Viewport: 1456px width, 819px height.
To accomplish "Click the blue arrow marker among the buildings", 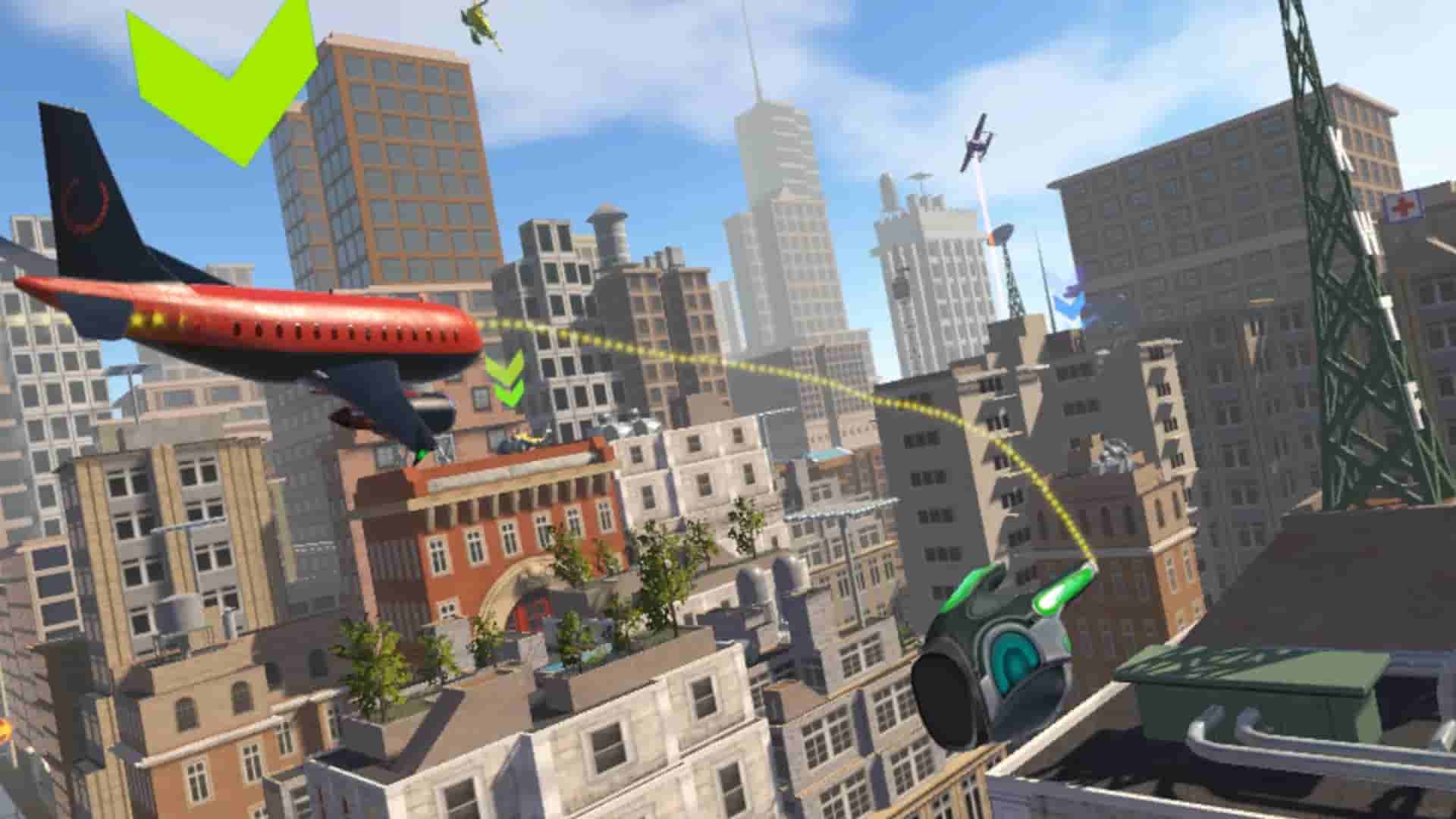I will [x=1069, y=303].
